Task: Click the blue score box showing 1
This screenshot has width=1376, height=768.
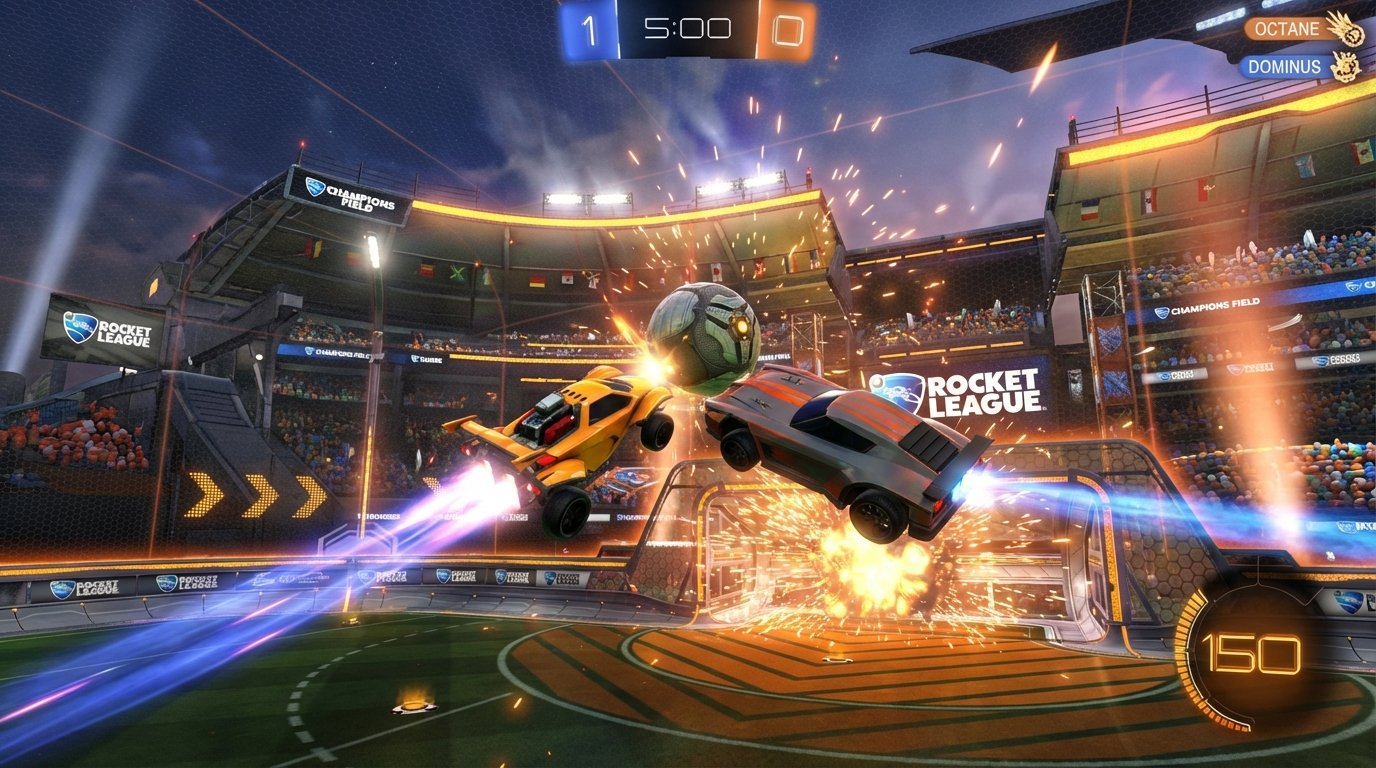Action: click(589, 28)
